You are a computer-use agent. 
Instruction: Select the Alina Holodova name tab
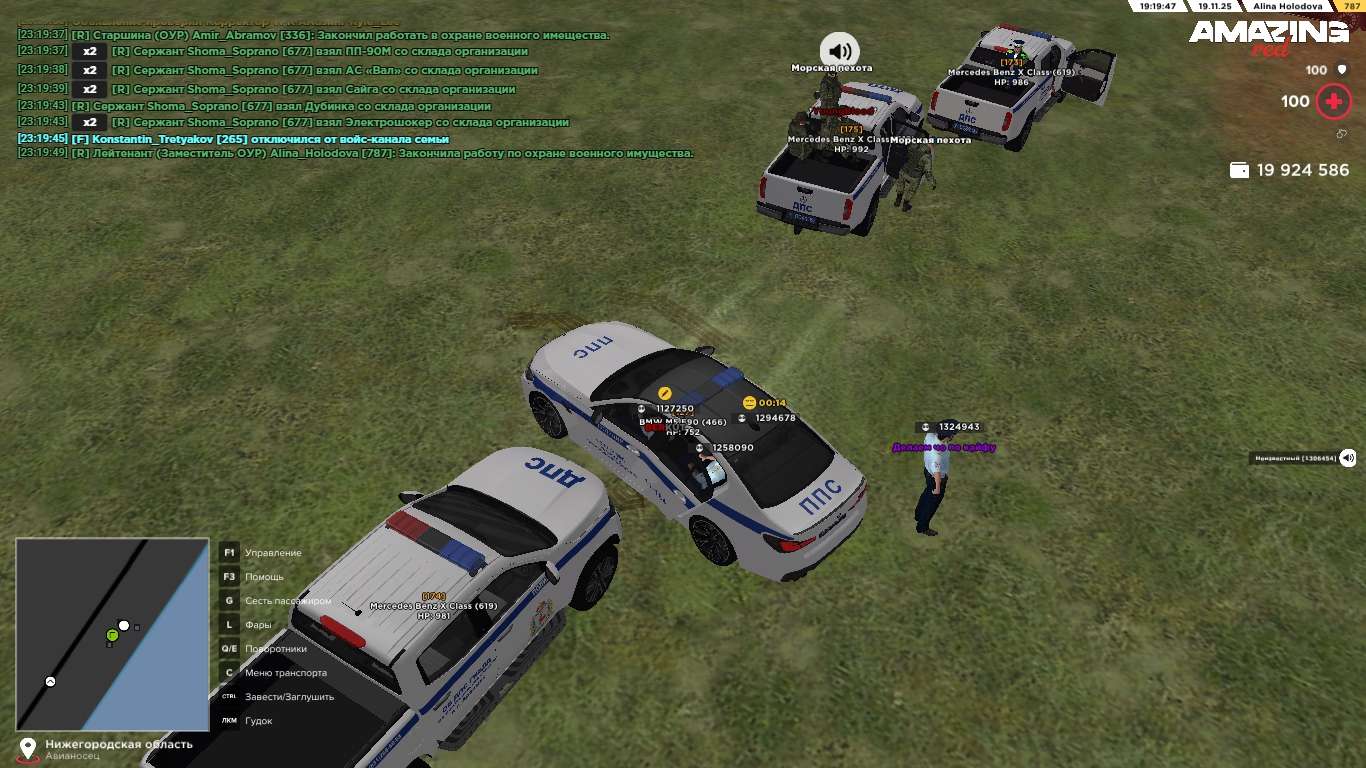coord(1287,6)
